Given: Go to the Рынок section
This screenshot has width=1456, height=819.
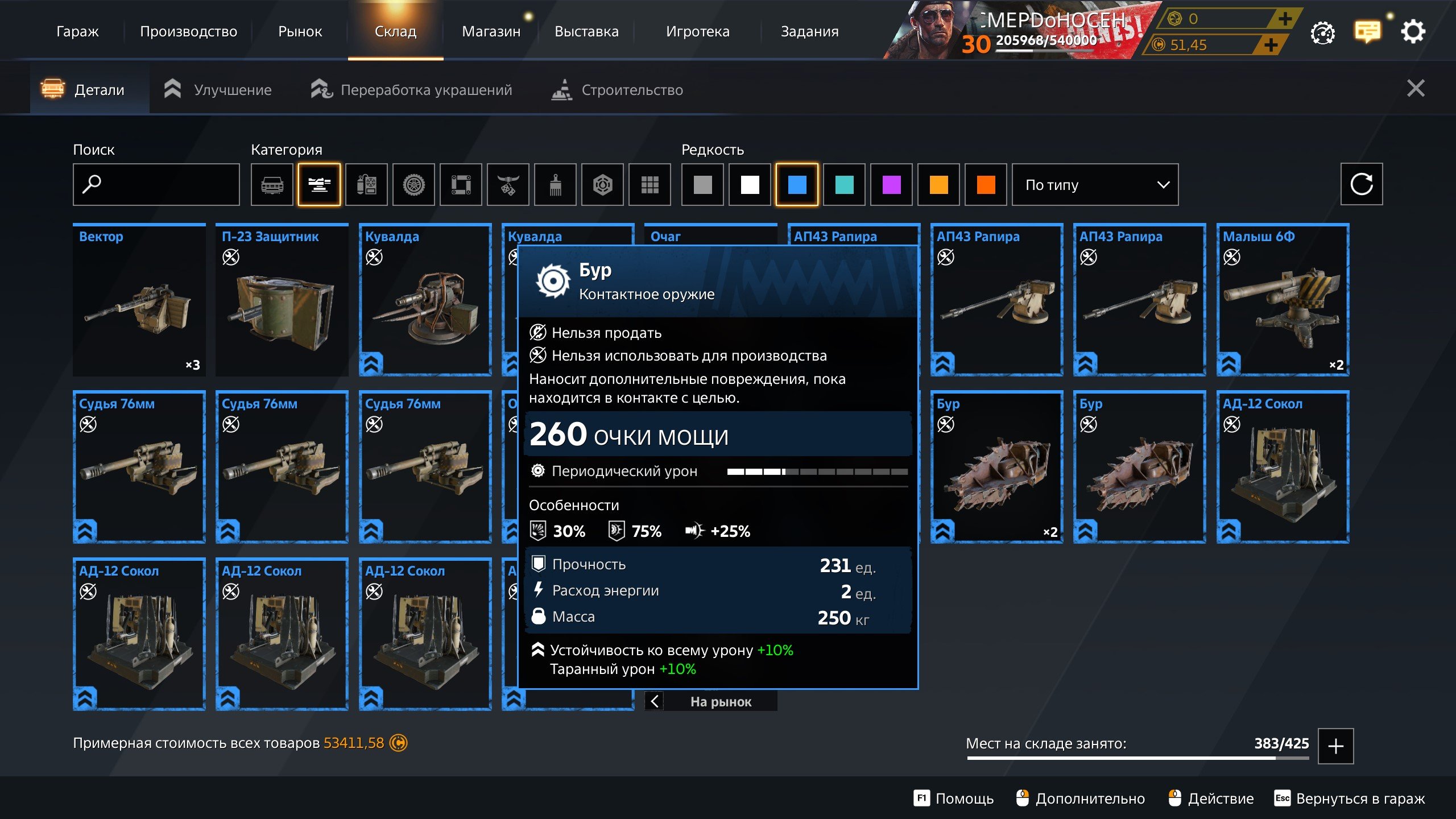Looking at the screenshot, I should [x=300, y=31].
